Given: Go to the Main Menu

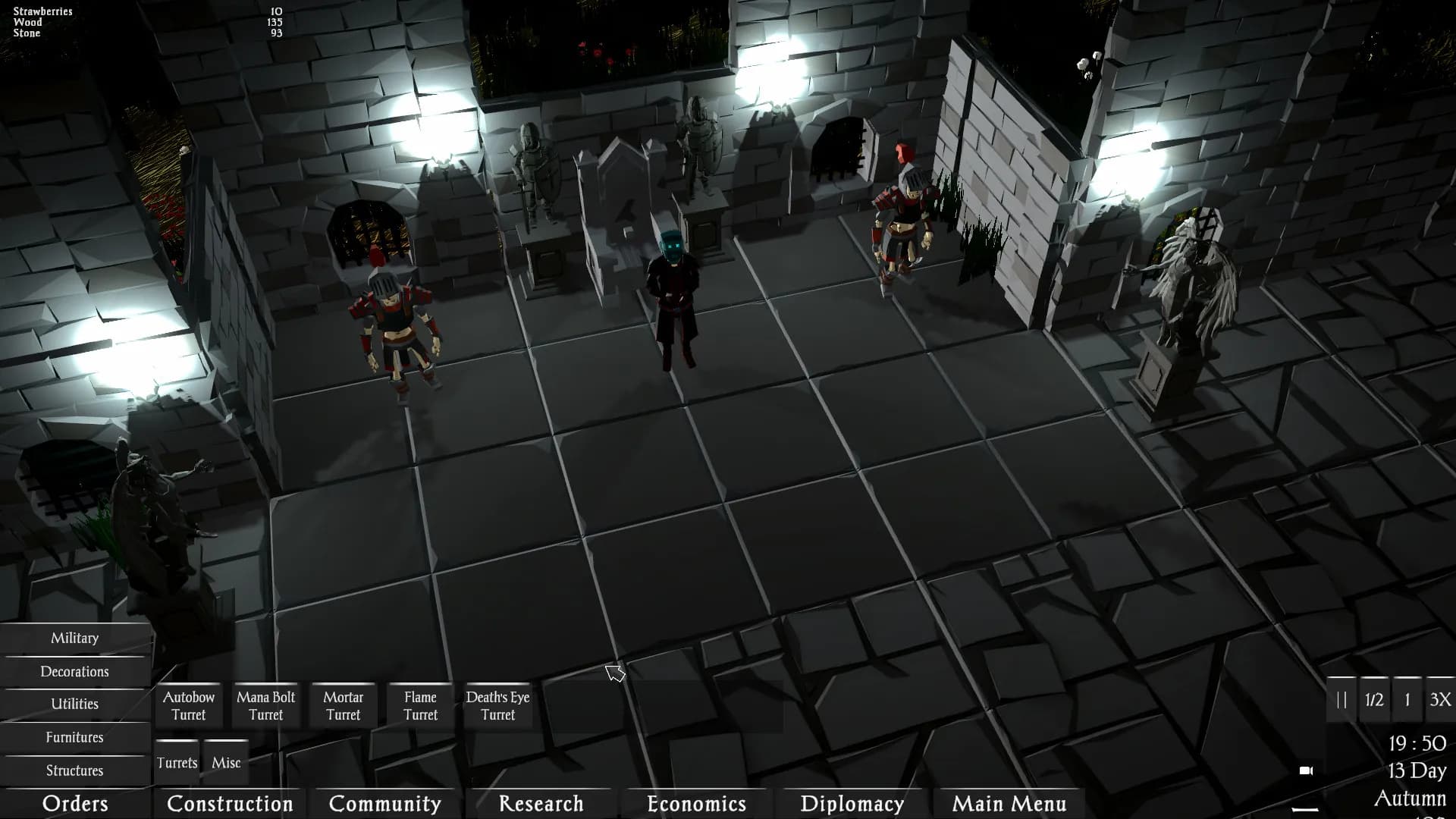Looking at the screenshot, I should pos(1009,804).
